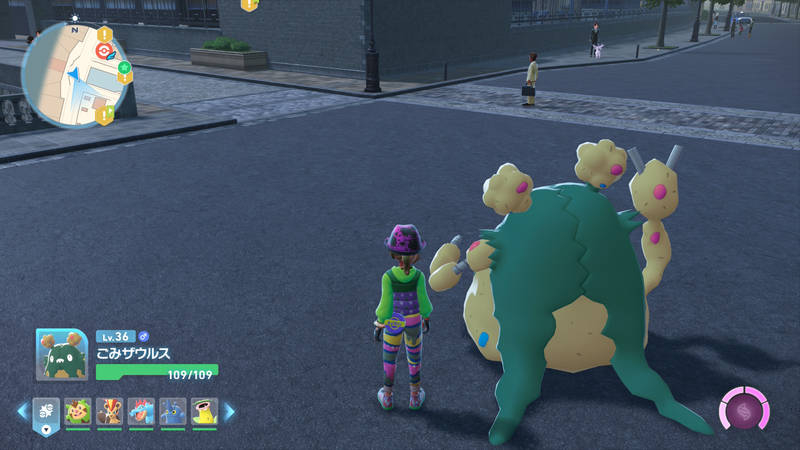The image size is (800, 450).
Task: Select the Pokémon Center marker on minimap
Action: pos(101,50)
